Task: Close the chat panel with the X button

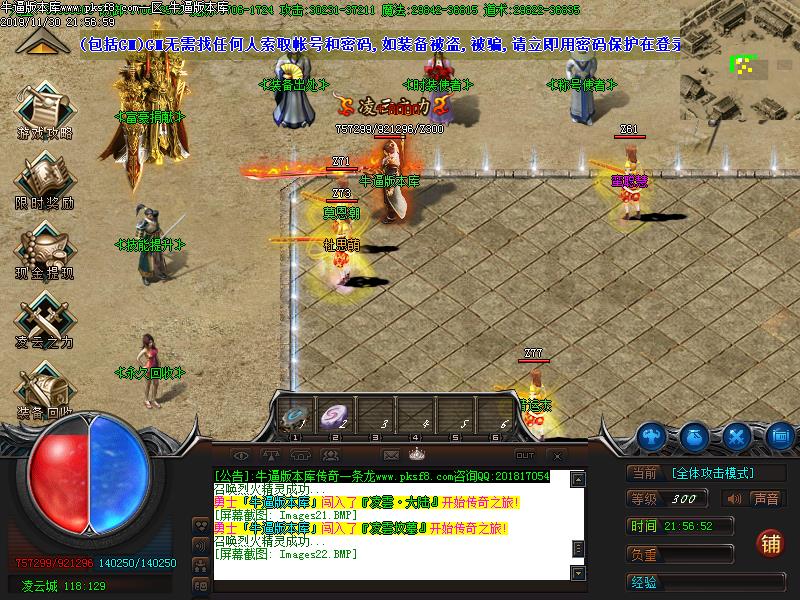Action: pyautogui.click(x=557, y=455)
